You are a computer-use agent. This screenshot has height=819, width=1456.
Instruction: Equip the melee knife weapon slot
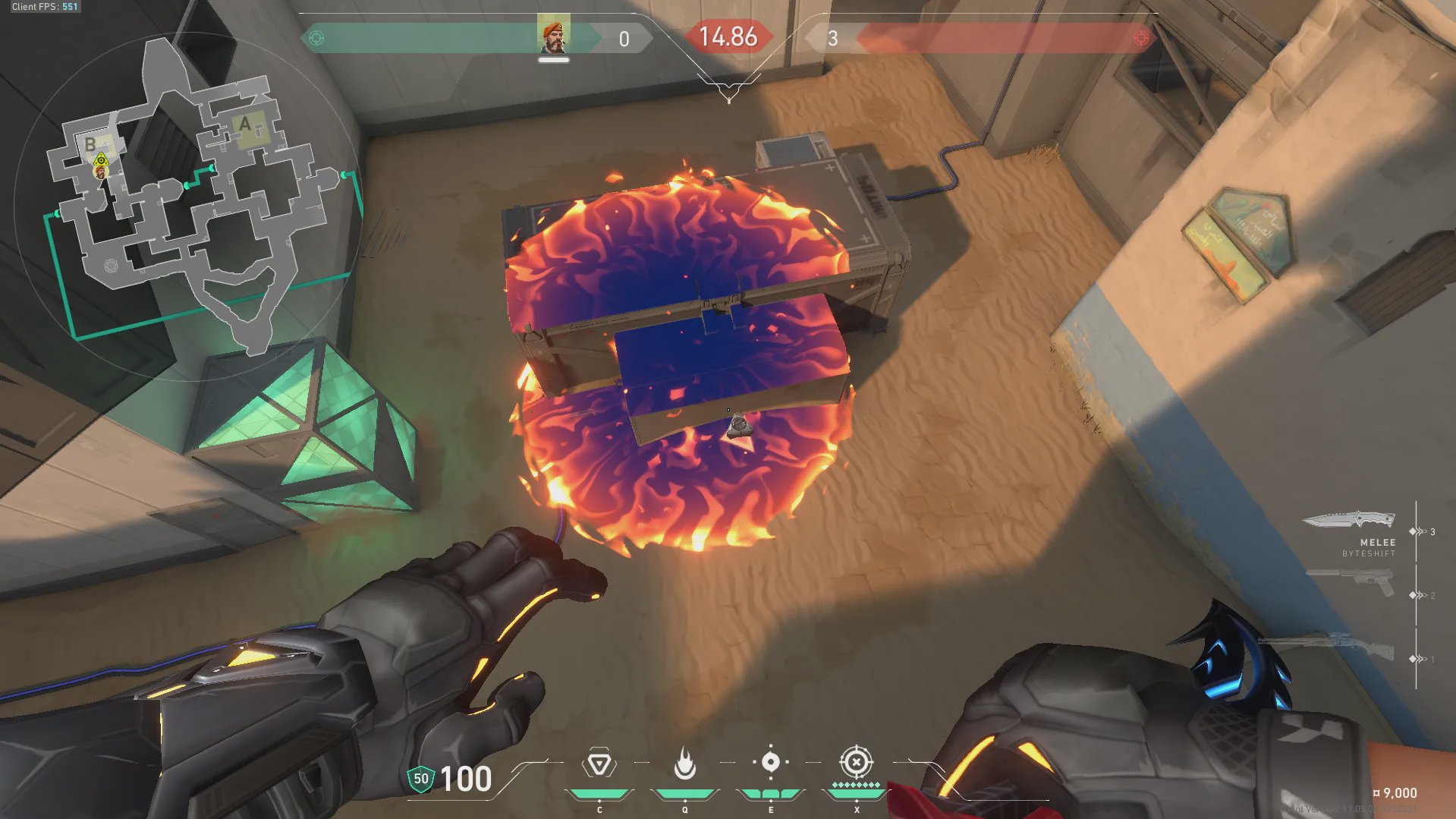coord(1349,521)
